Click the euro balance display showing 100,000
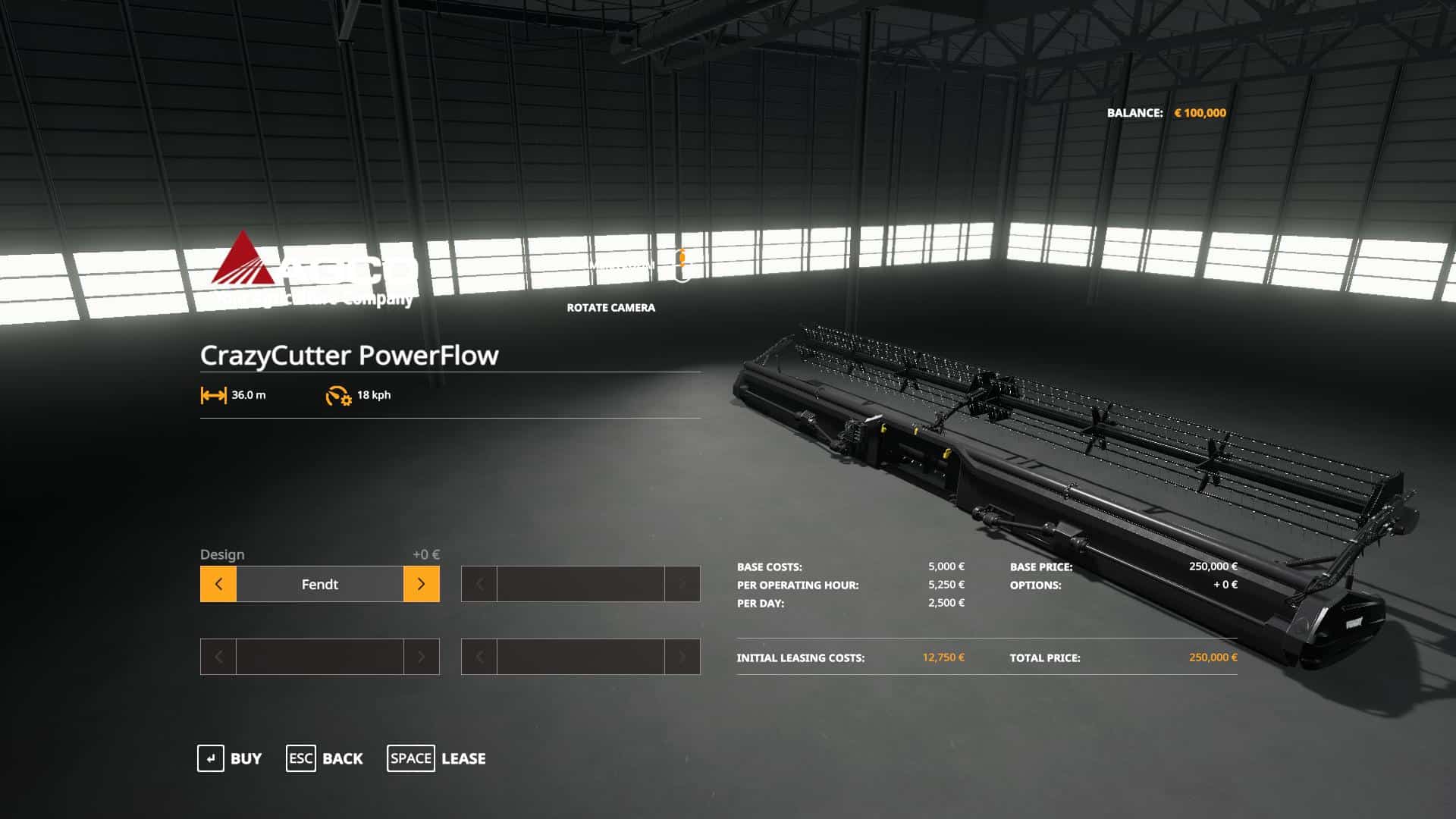This screenshot has height=819, width=1456. [1200, 111]
